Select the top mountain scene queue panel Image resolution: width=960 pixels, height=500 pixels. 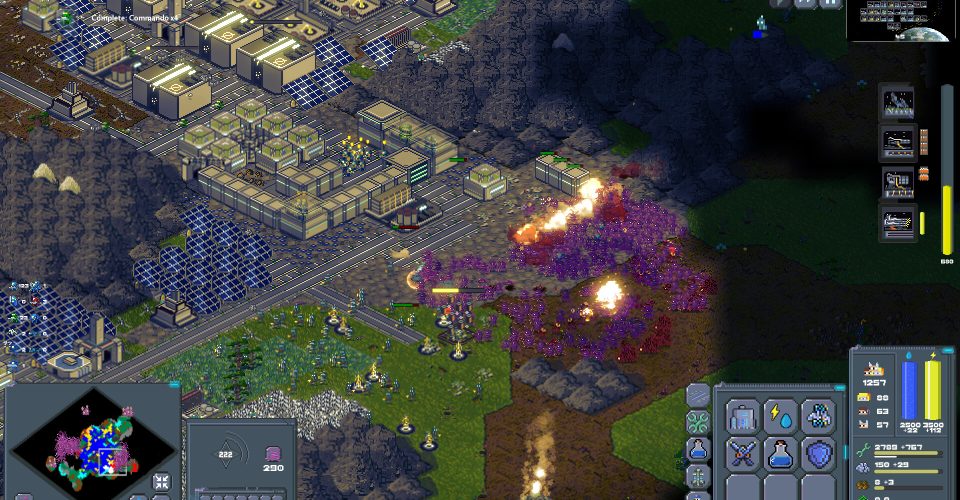pyautogui.click(x=897, y=102)
